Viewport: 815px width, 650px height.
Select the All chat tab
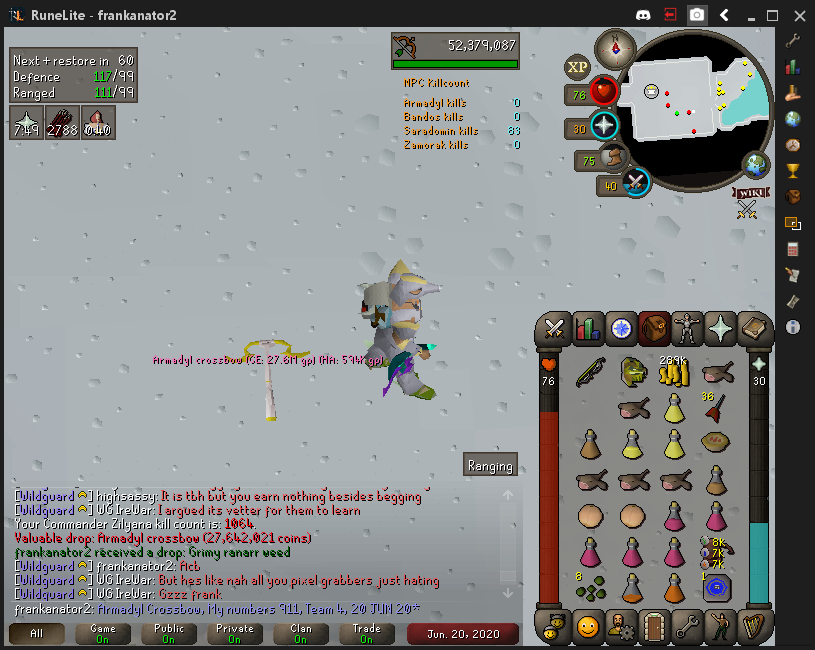point(37,633)
